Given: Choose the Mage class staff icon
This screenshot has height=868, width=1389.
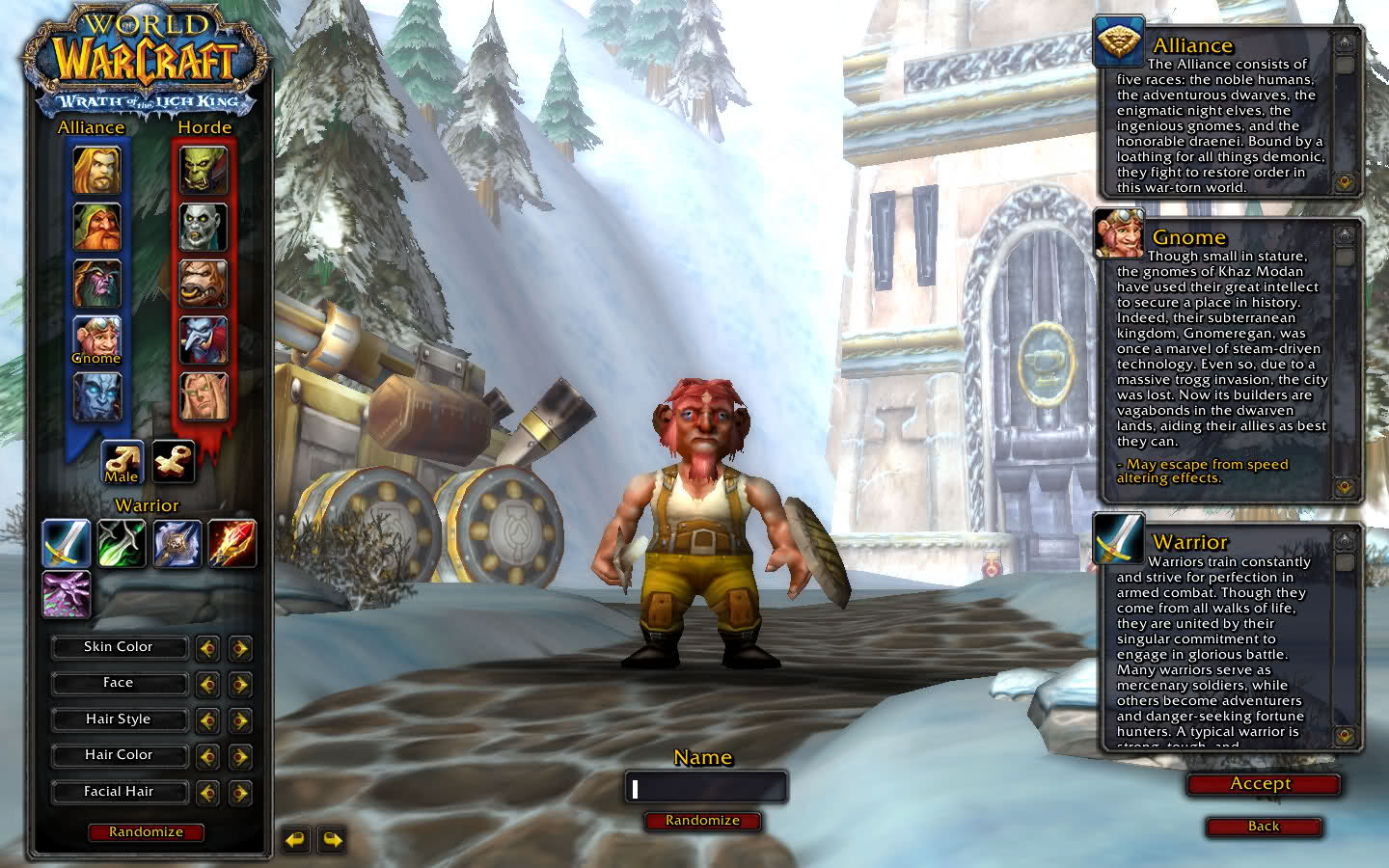Looking at the screenshot, I should 231,543.
